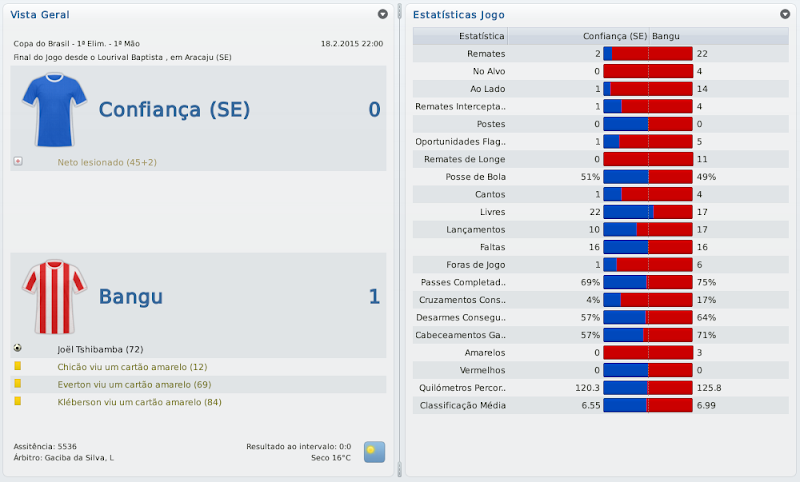Select the Bangu team name

click(131, 296)
